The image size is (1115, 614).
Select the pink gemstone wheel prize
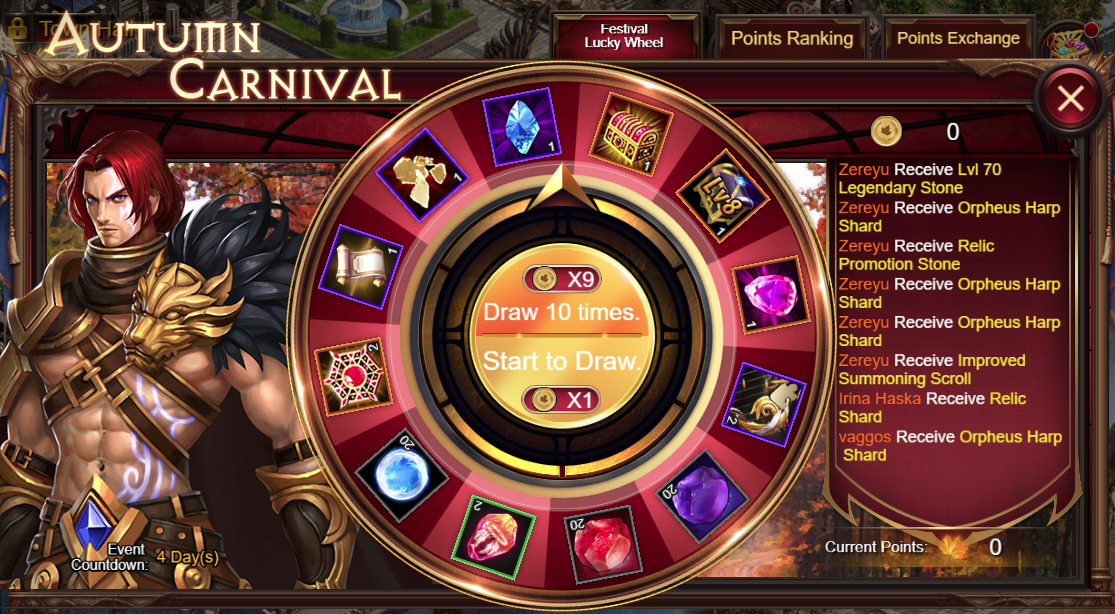click(x=771, y=294)
